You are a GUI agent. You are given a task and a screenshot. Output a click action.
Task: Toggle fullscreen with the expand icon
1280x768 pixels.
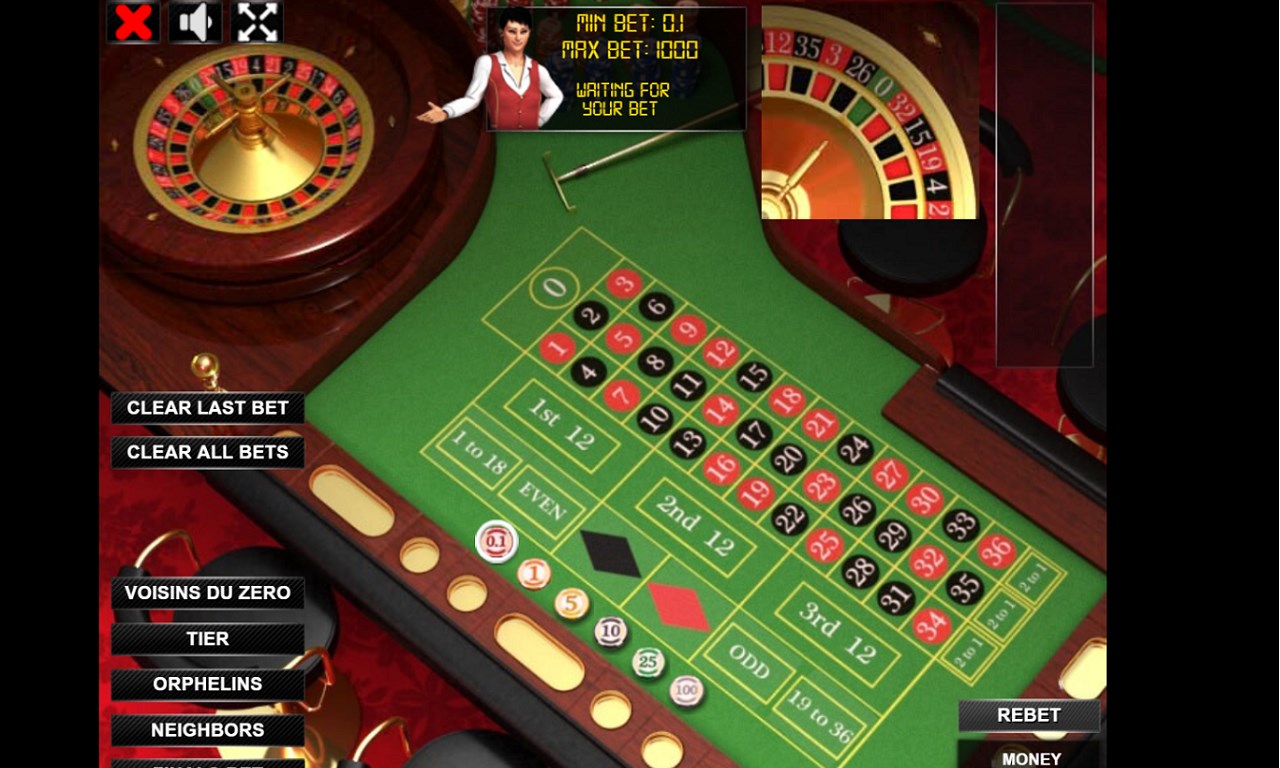256,21
